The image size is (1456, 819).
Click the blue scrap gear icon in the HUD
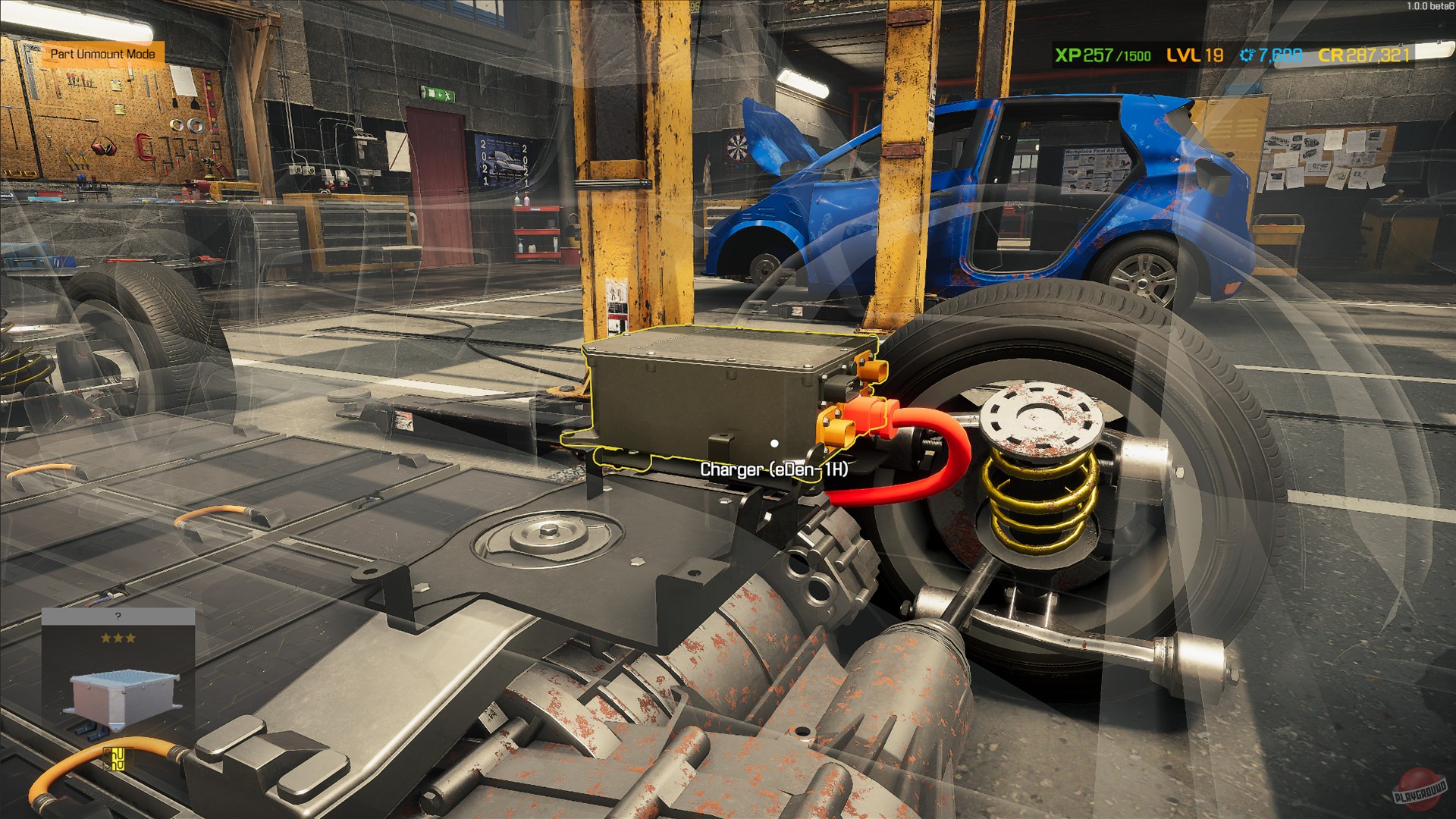[x=1244, y=55]
